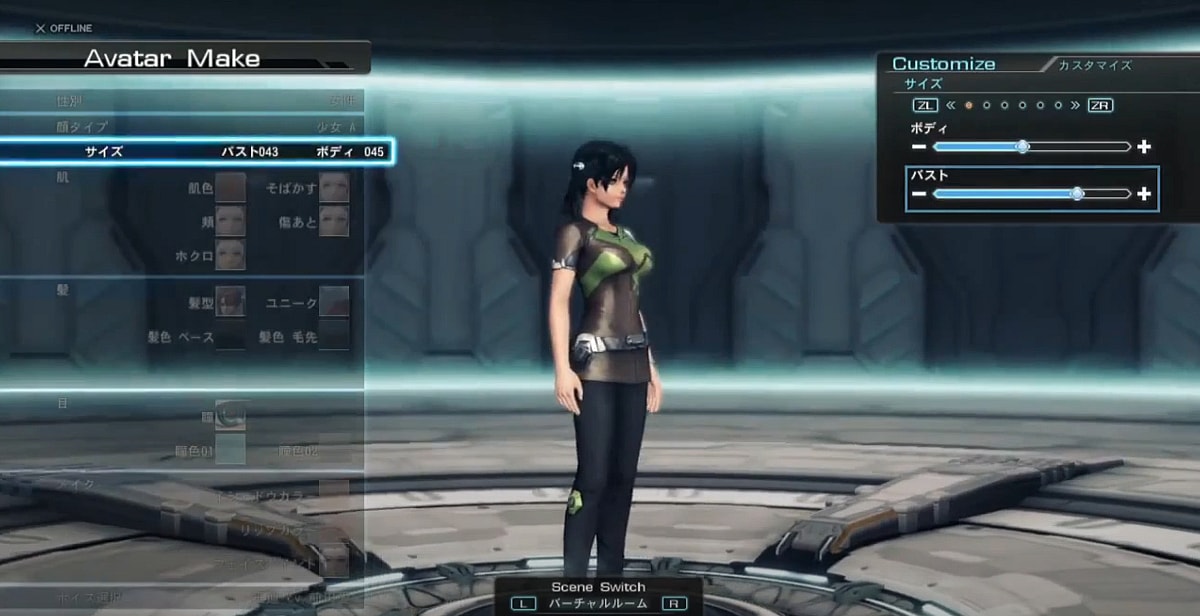Pick the 髪色 毛先 hair tip color
The height and width of the screenshot is (616, 1200).
(x=334, y=337)
